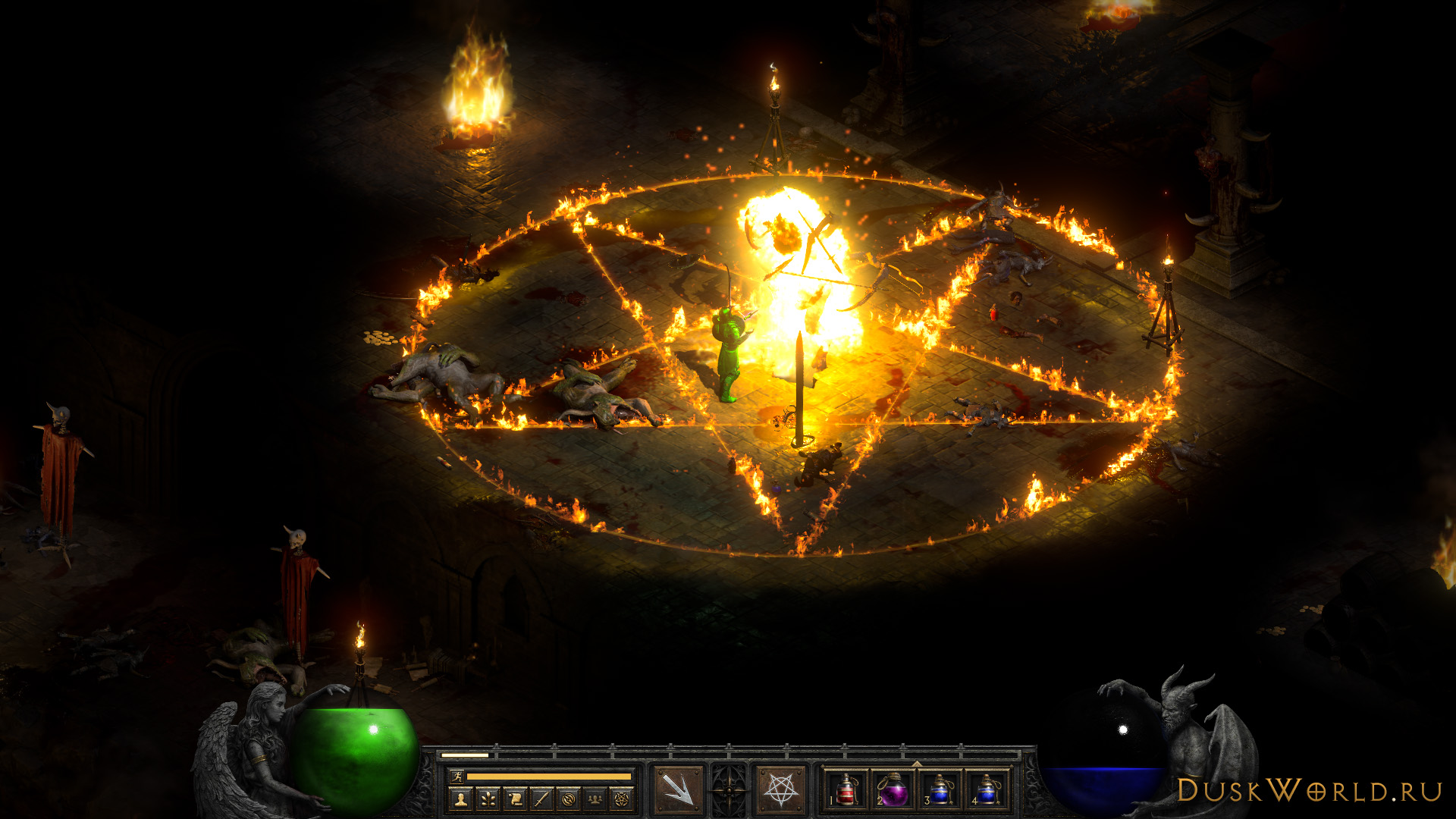Toggle the run/walk button
Viewport: 1456px width, 819px height.
[457, 777]
